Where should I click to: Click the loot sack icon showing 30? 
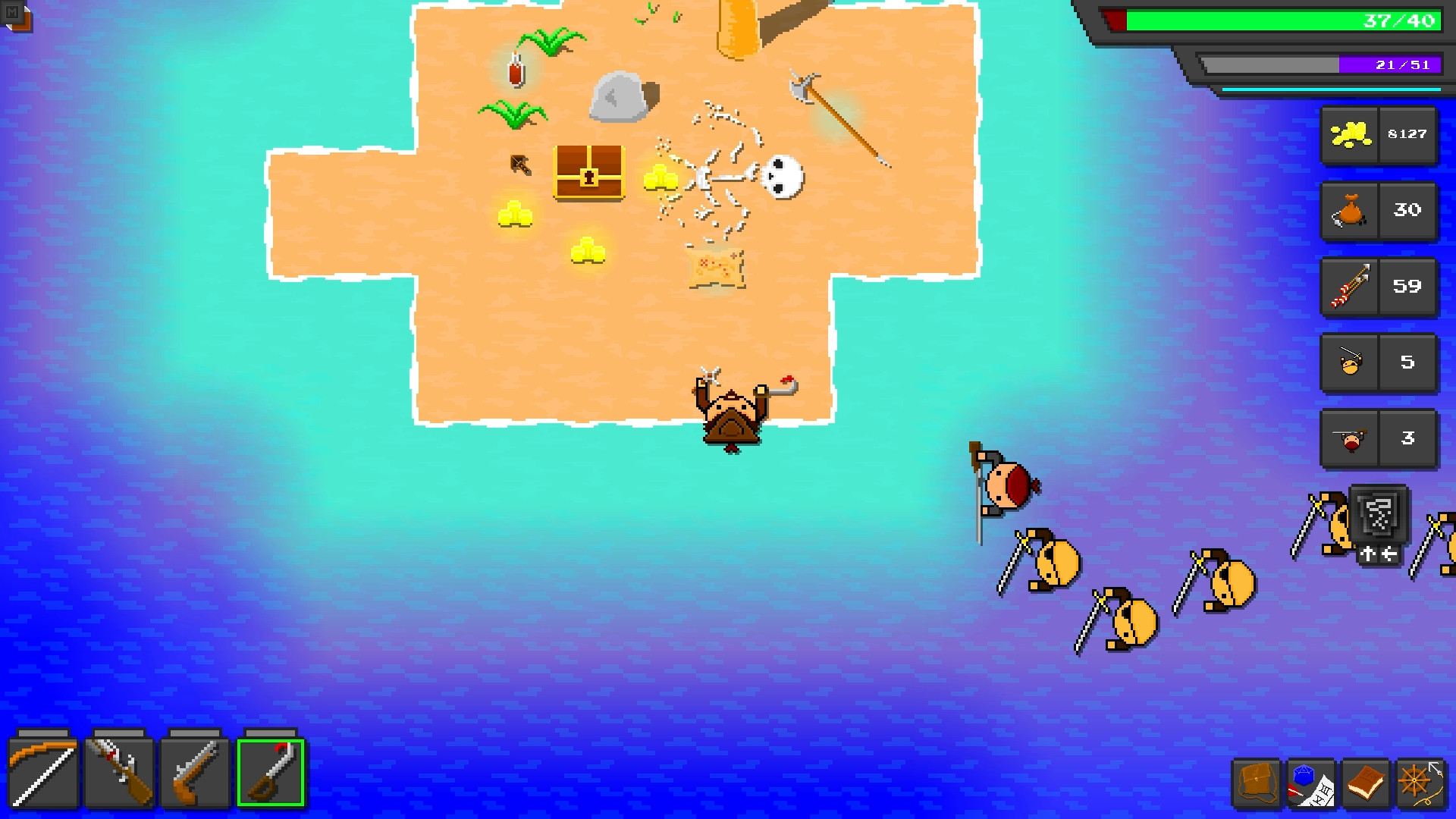1379,212
